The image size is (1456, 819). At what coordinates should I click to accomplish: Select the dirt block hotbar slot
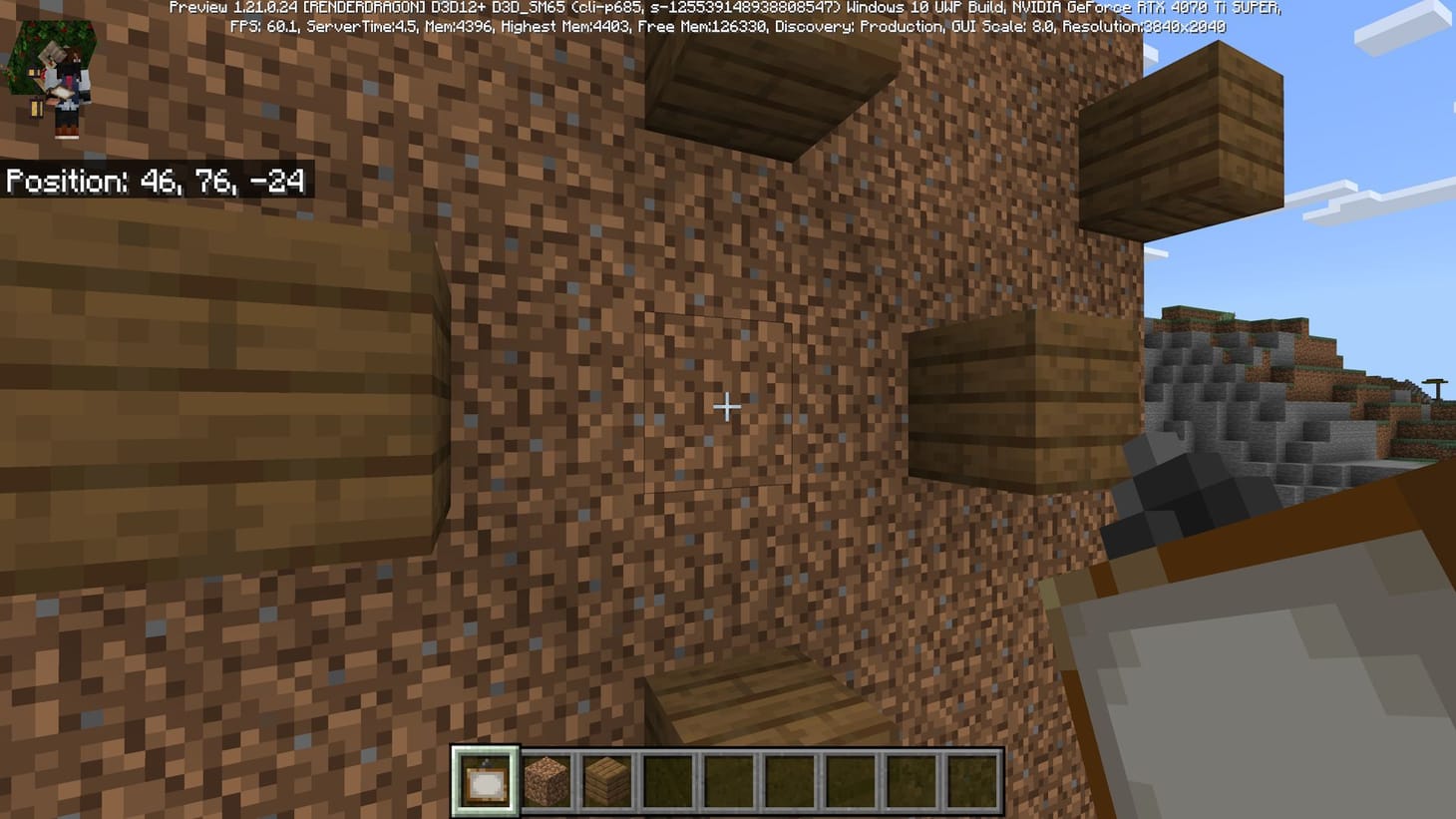point(547,783)
